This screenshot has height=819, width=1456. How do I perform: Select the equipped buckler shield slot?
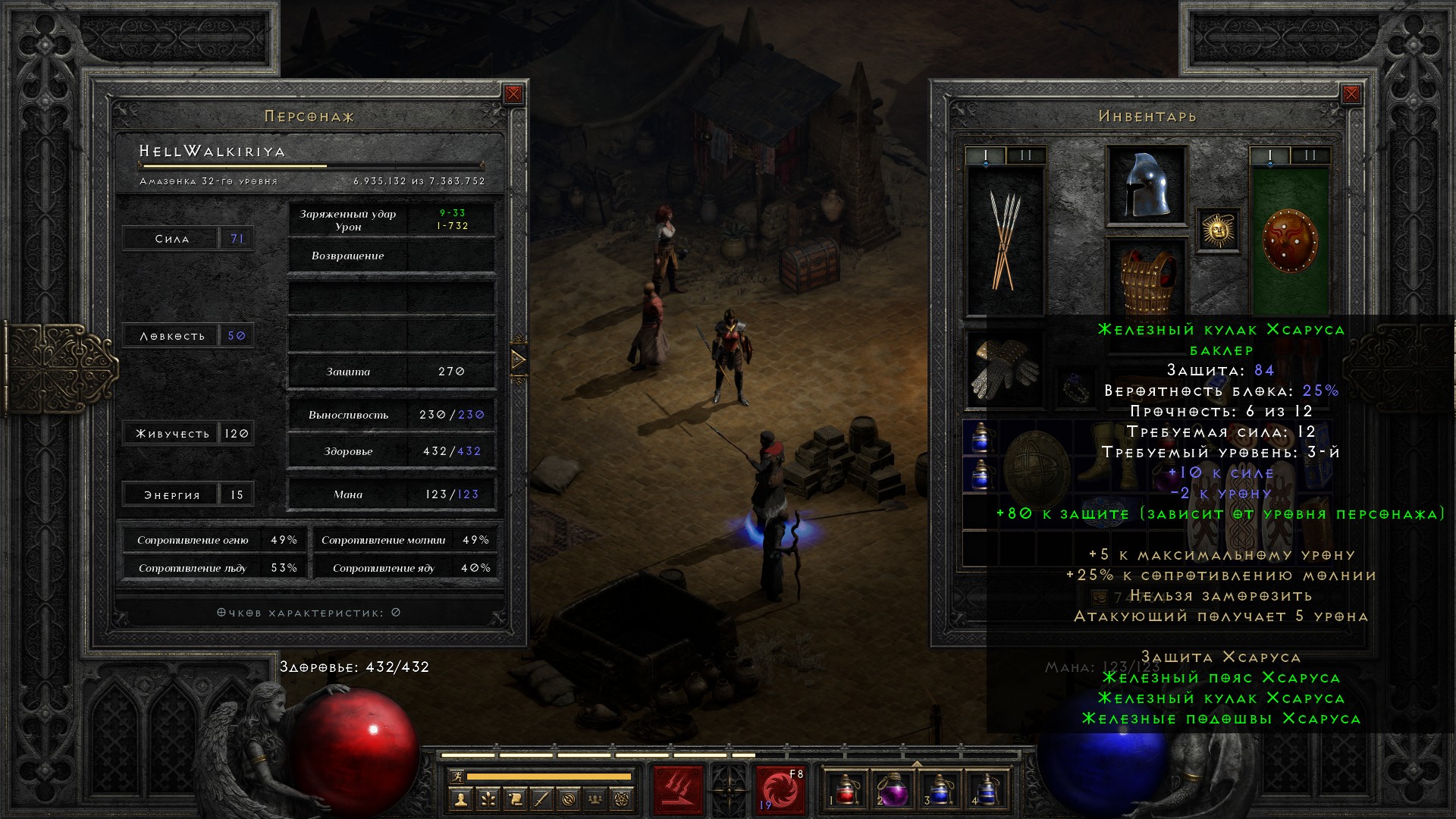pyautogui.click(x=1289, y=240)
